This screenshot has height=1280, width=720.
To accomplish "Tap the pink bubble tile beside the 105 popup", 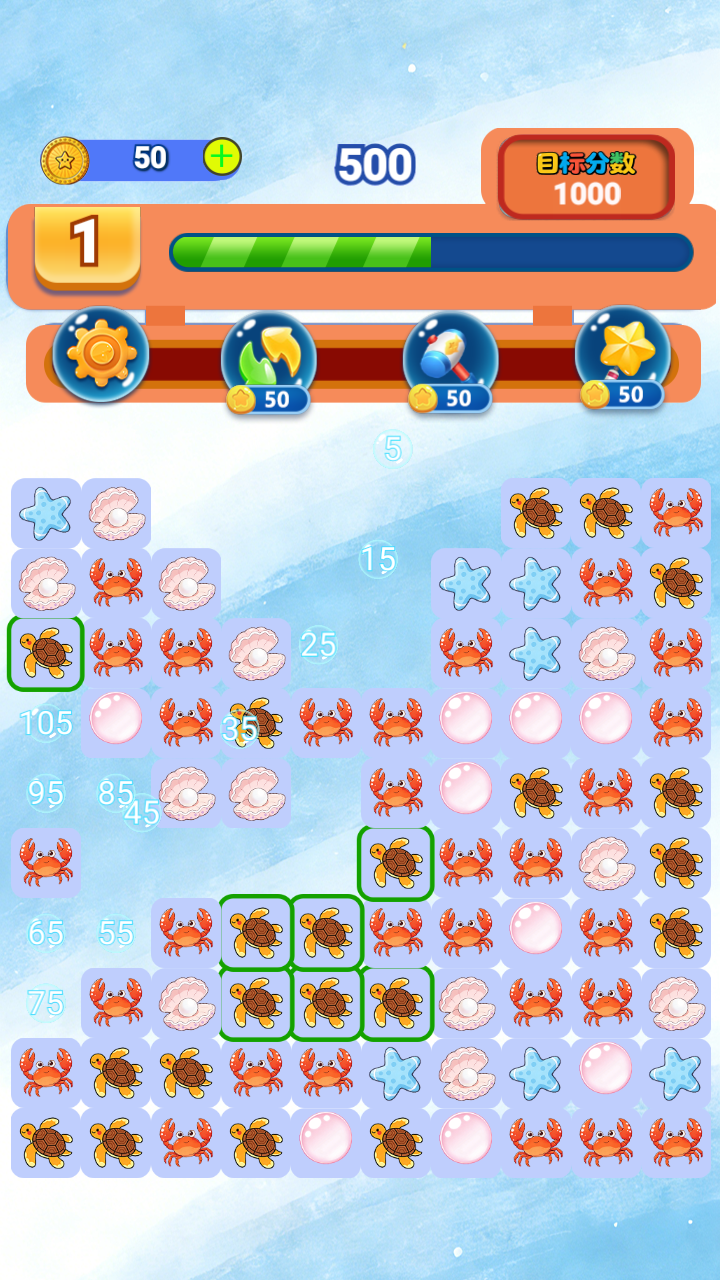I will [x=116, y=719].
